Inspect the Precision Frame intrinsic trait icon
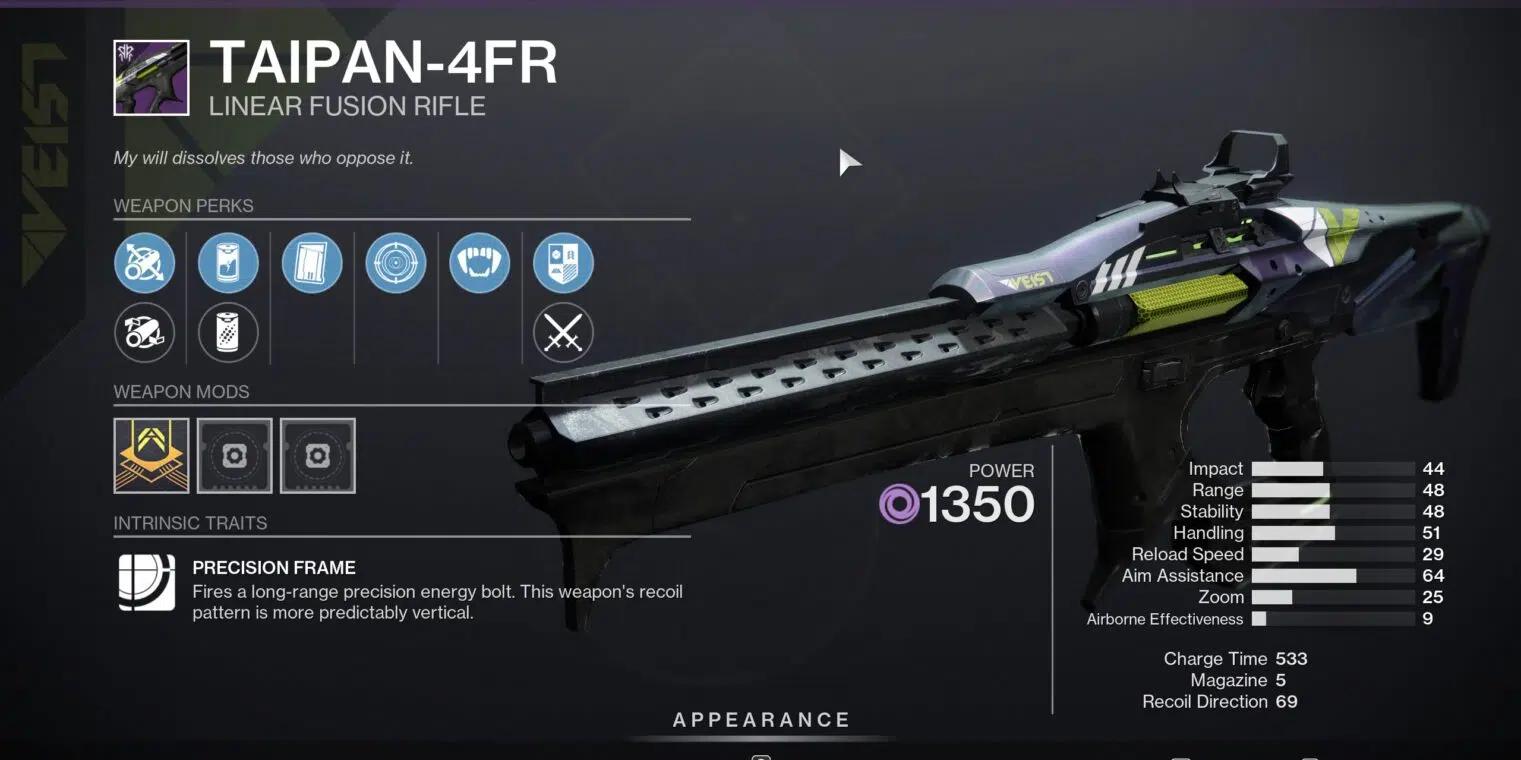This screenshot has width=1521, height=760. tap(147, 582)
